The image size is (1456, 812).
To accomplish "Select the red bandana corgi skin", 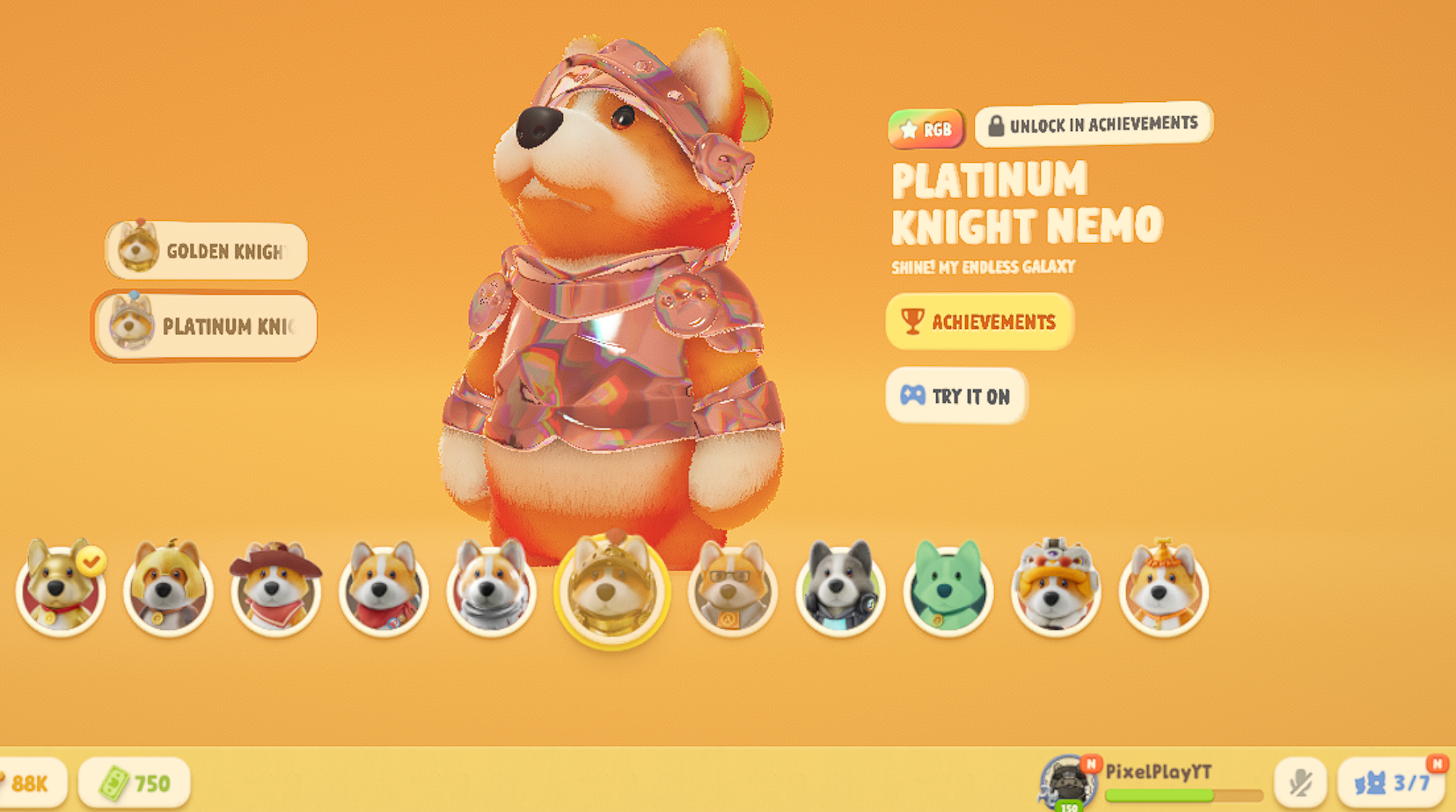I will tap(384, 589).
